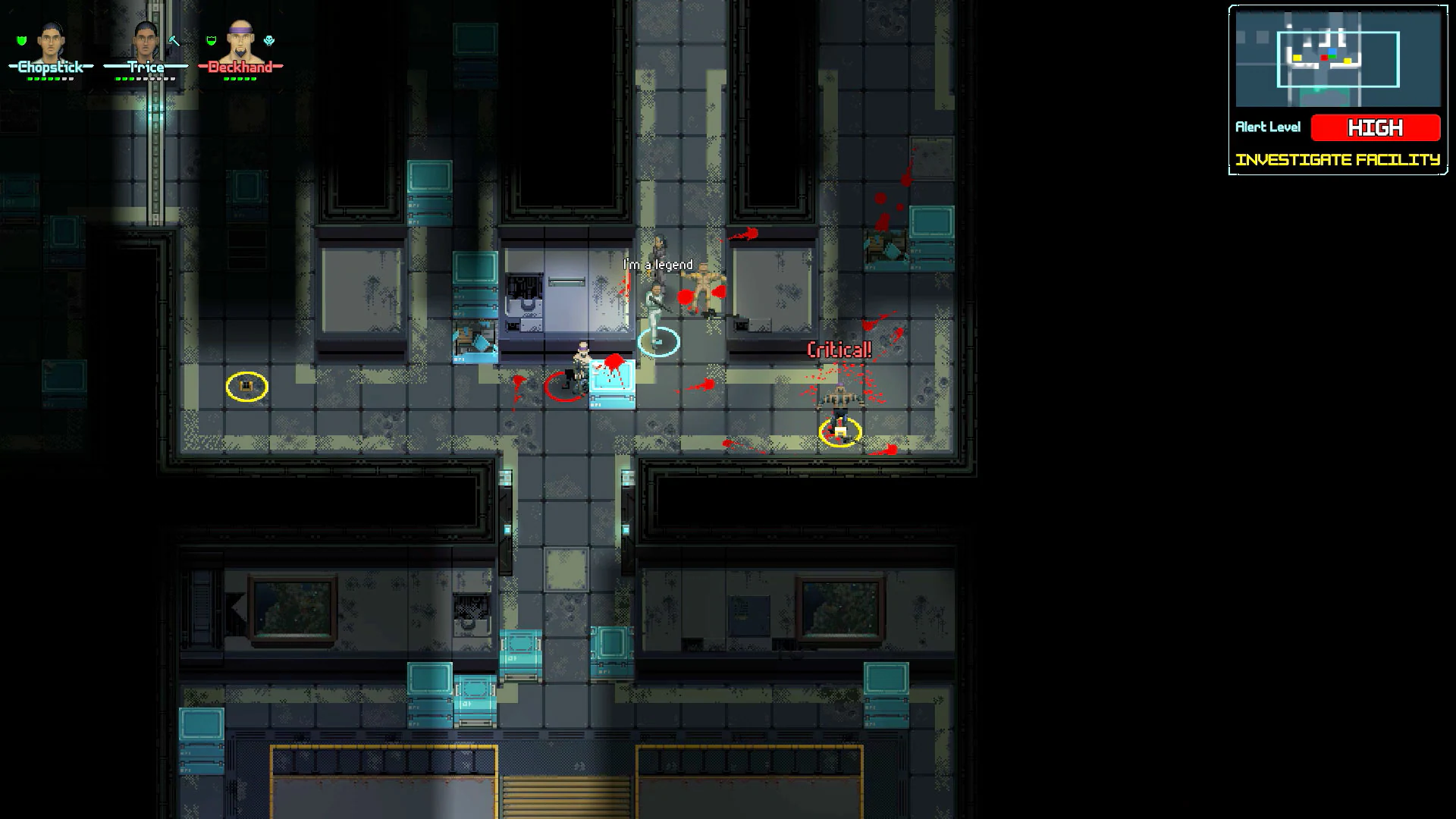Select the green shield icon beside Chopstick
Image resolution: width=1456 pixels, height=819 pixels.
(21, 39)
